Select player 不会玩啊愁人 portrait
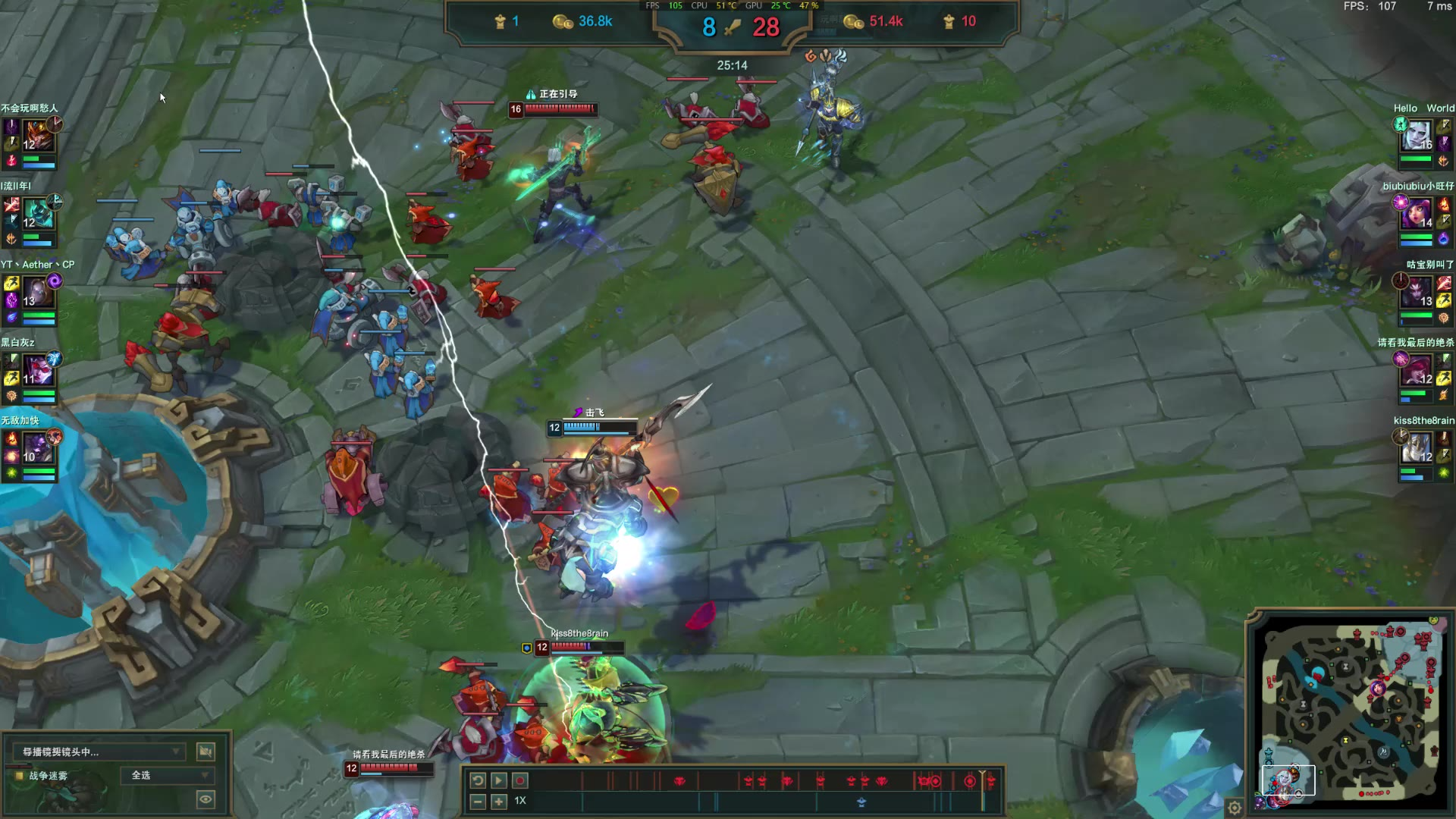1456x819 pixels. [x=37, y=136]
